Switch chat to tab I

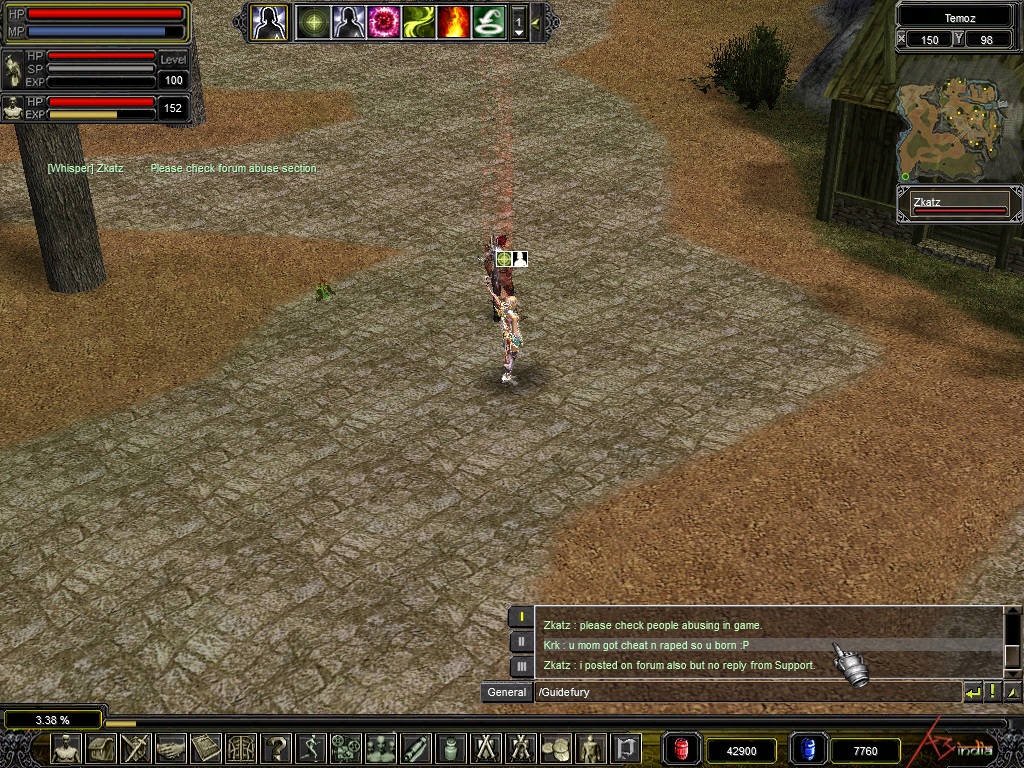[520, 617]
